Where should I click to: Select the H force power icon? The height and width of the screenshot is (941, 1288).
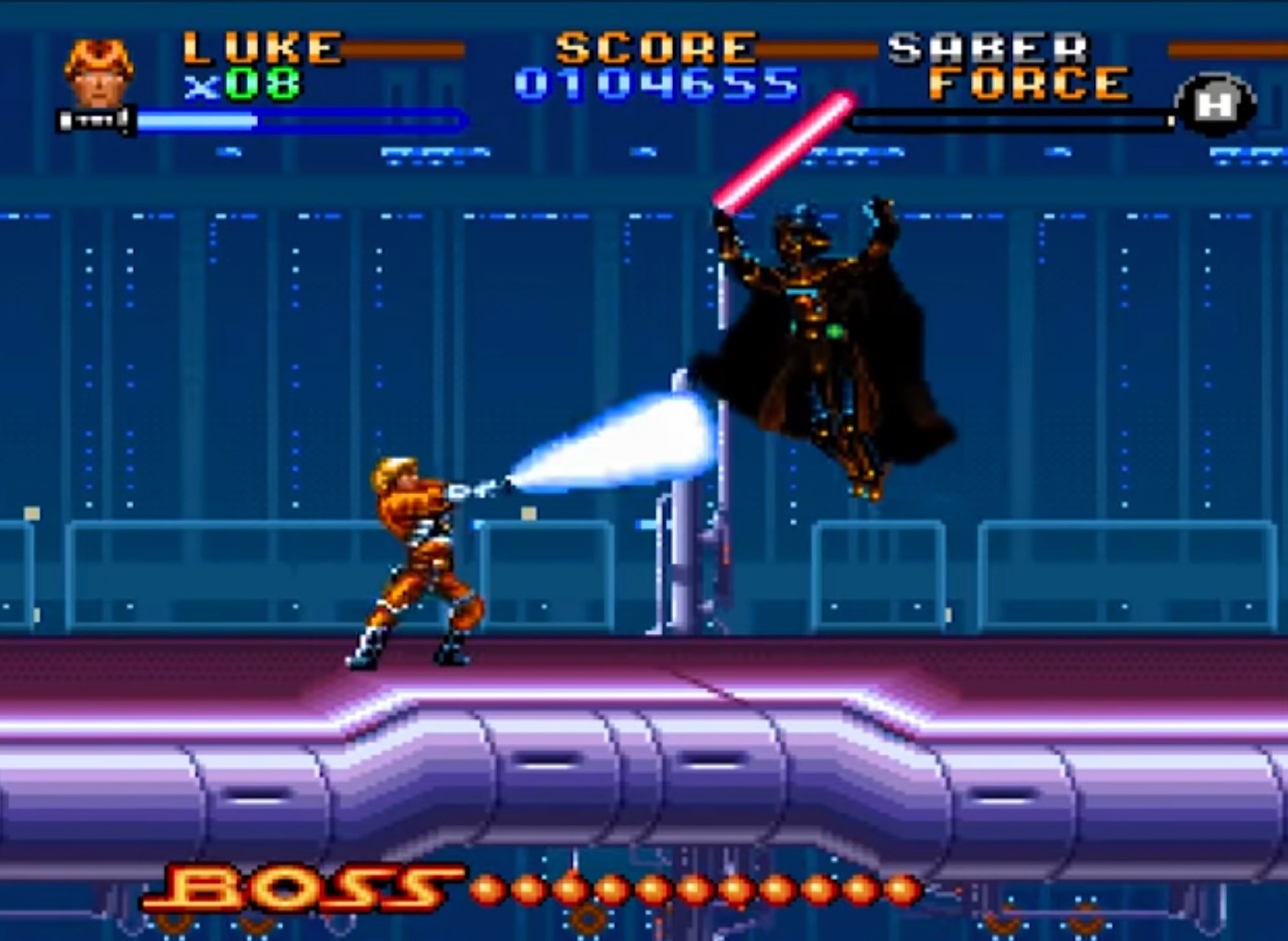click(1214, 106)
